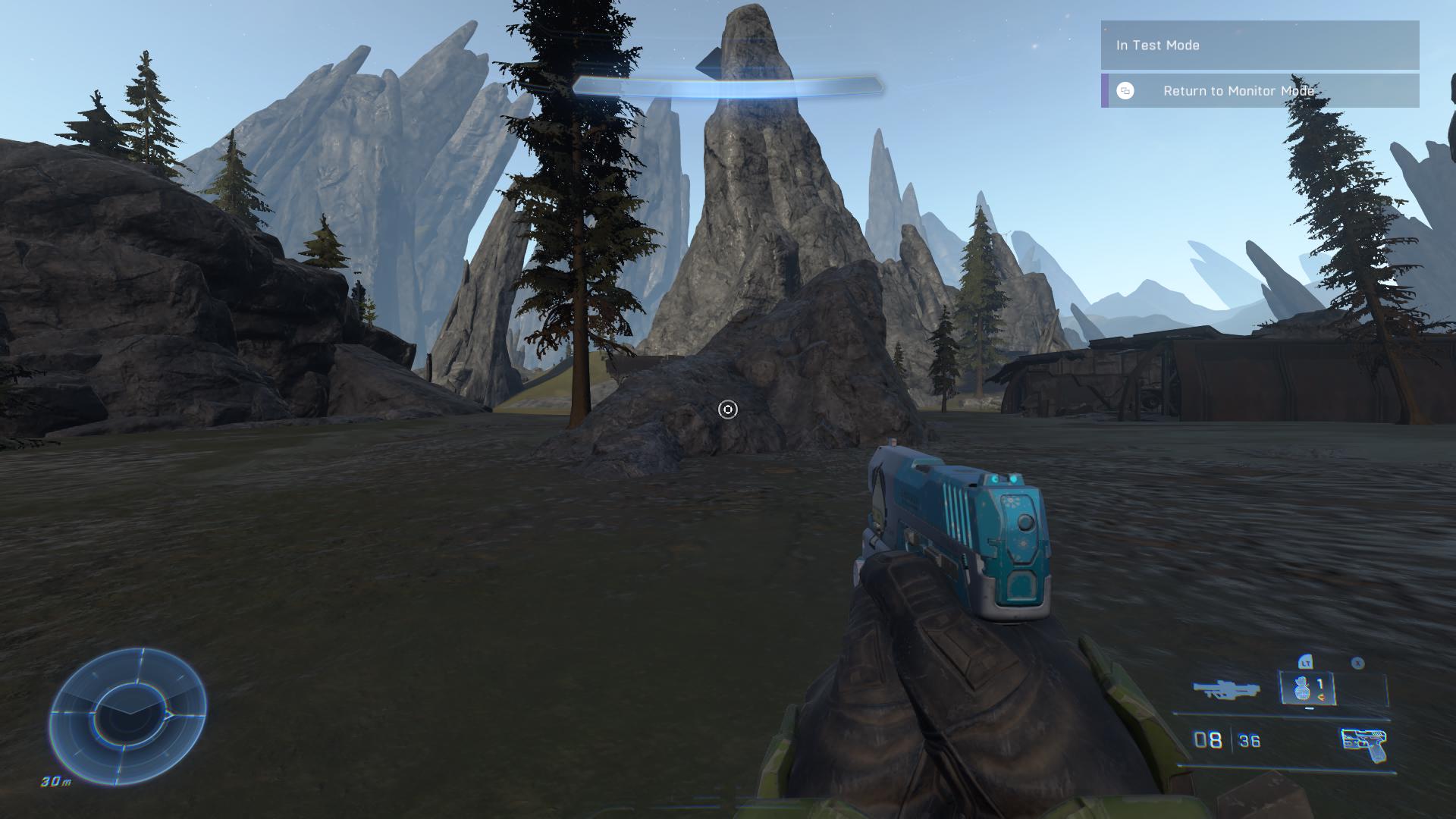Click the motion tracker radar
This screenshot has width=1456, height=819.
tap(127, 717)
